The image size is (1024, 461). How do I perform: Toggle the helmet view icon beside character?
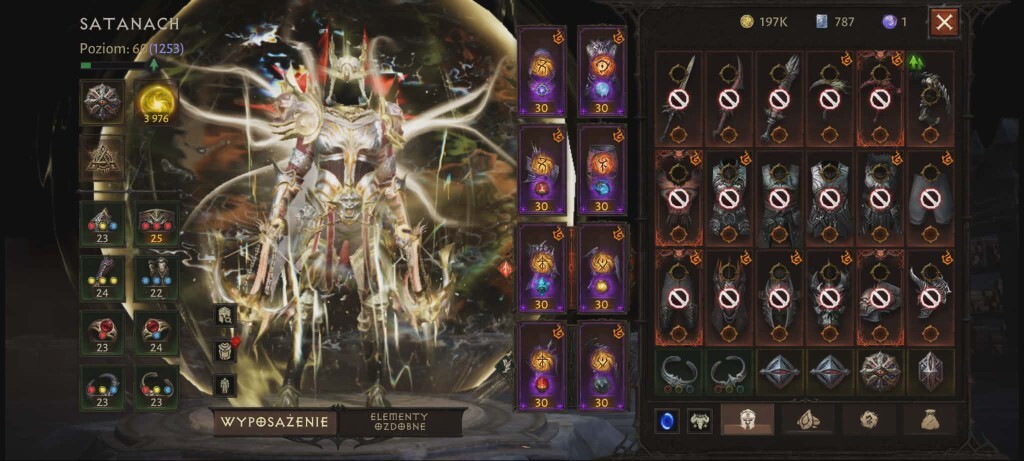click(225, 315)
